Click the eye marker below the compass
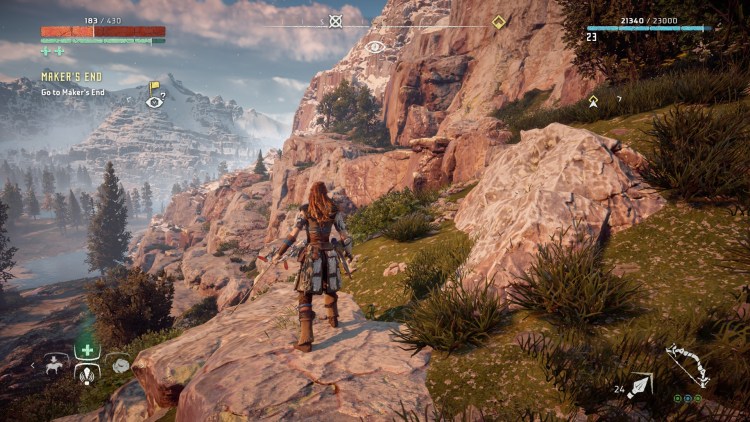 [x=375, y=46]
